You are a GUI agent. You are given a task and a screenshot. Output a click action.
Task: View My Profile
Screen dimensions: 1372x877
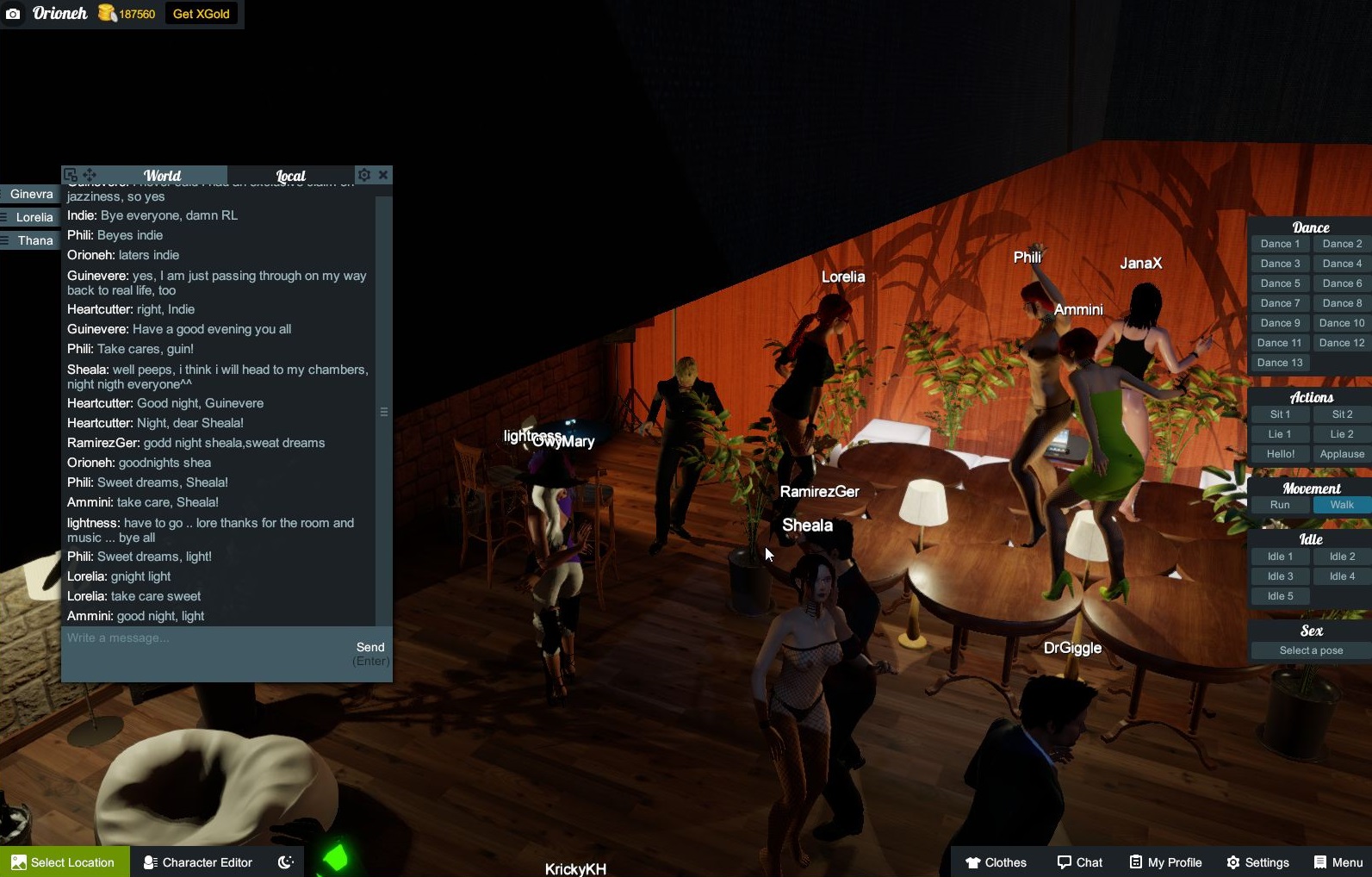(x=1165, y=862)
